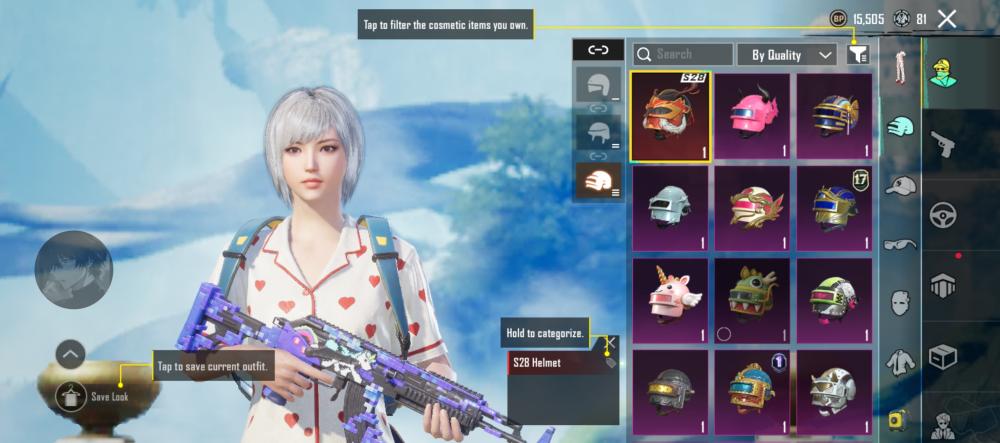The image size is (1000, 443).
Task: Tap Save Look hanger button
Action: [x=71, y=396]
